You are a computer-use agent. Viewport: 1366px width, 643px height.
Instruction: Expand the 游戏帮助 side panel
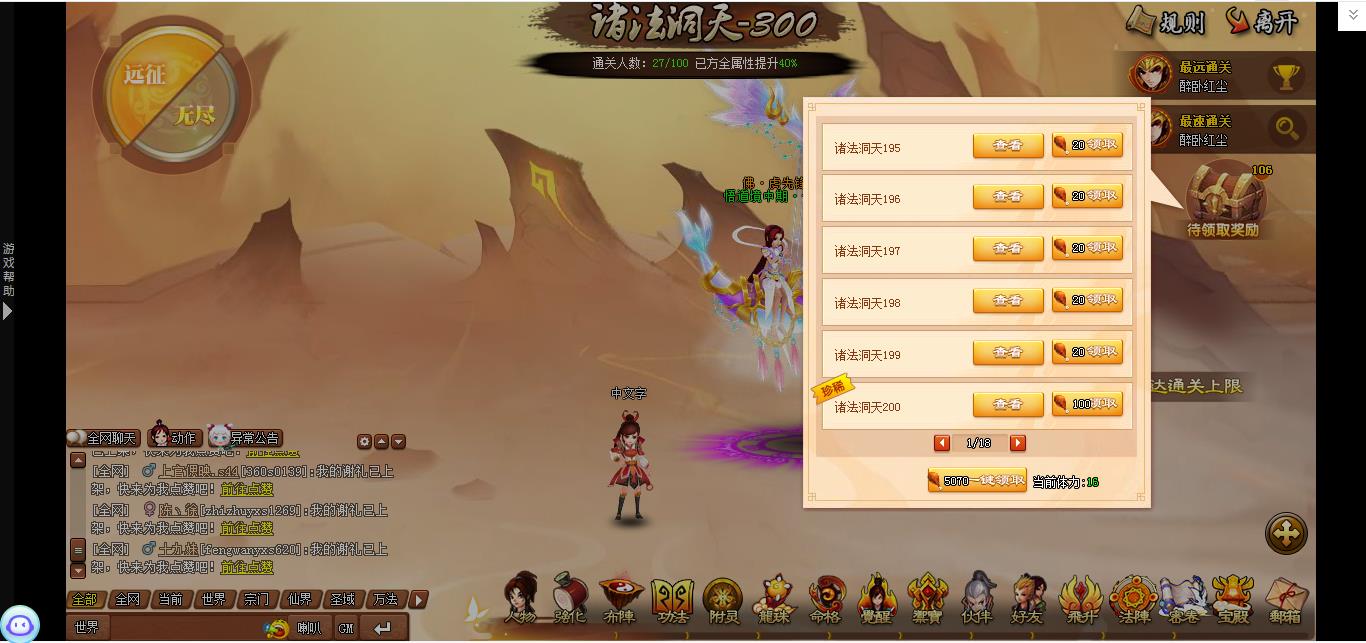tap(8, 311)
